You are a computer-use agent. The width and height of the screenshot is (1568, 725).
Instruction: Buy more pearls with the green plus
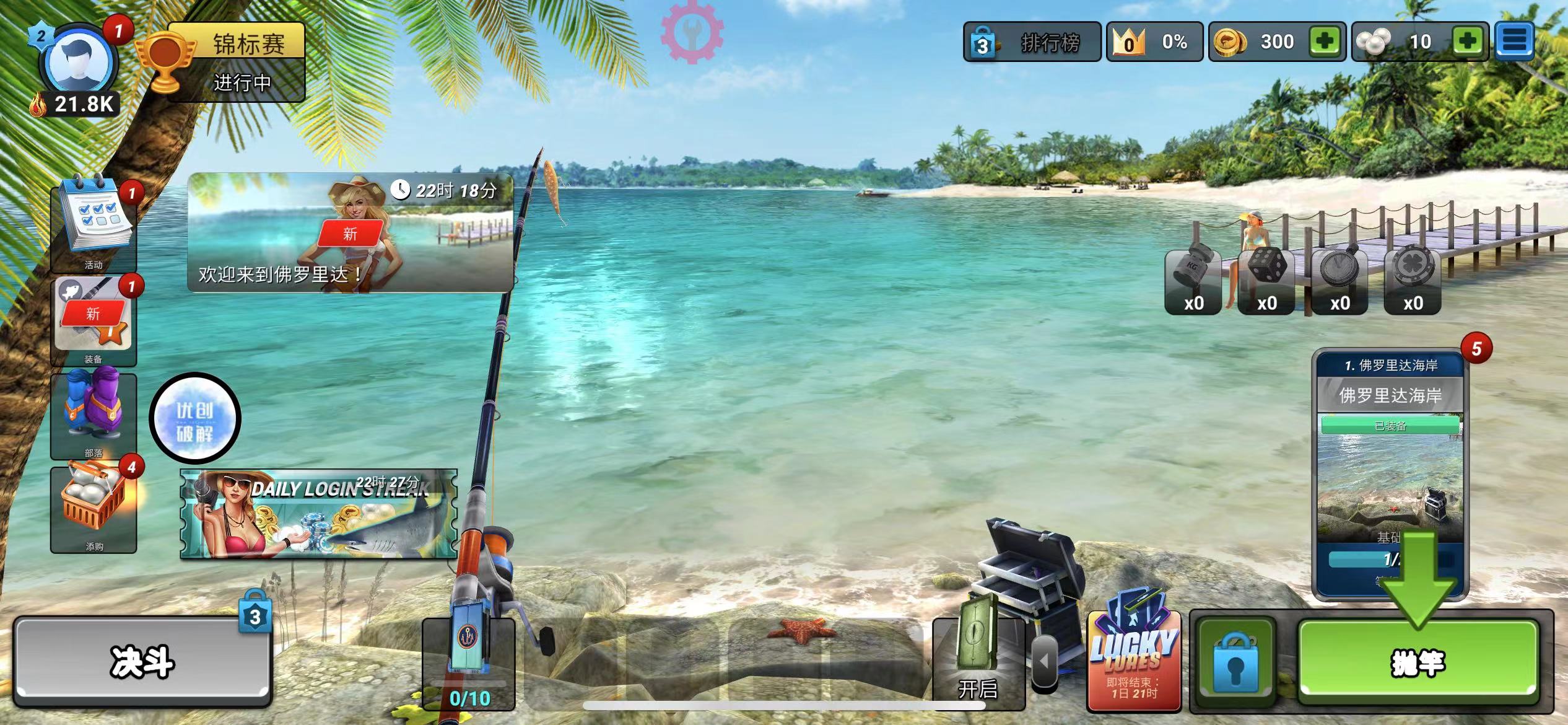pos(1468,42)
